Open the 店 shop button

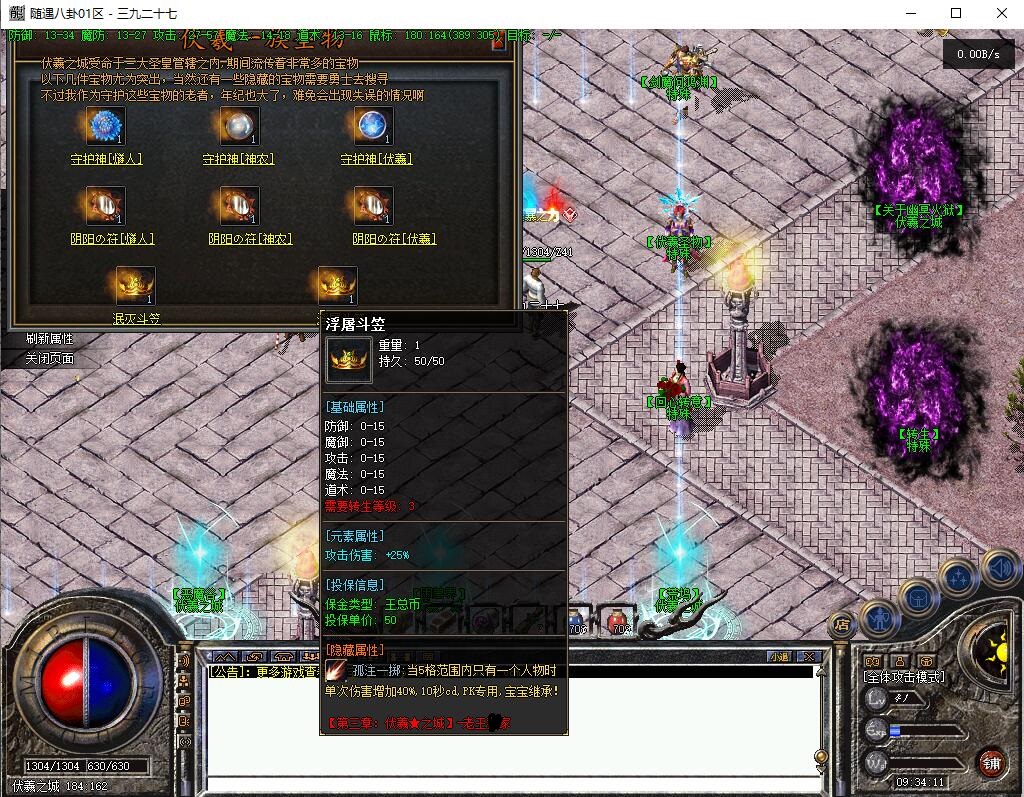coord(841,623)
